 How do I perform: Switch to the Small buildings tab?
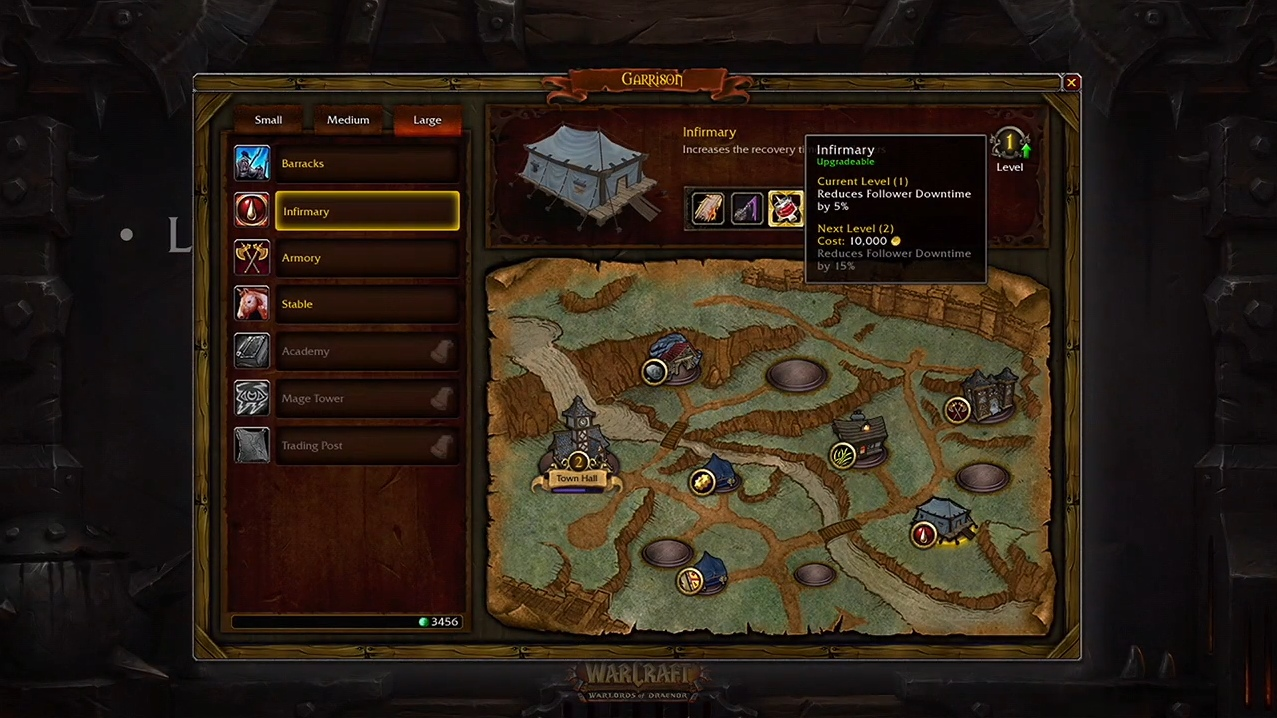click(268, 120)
